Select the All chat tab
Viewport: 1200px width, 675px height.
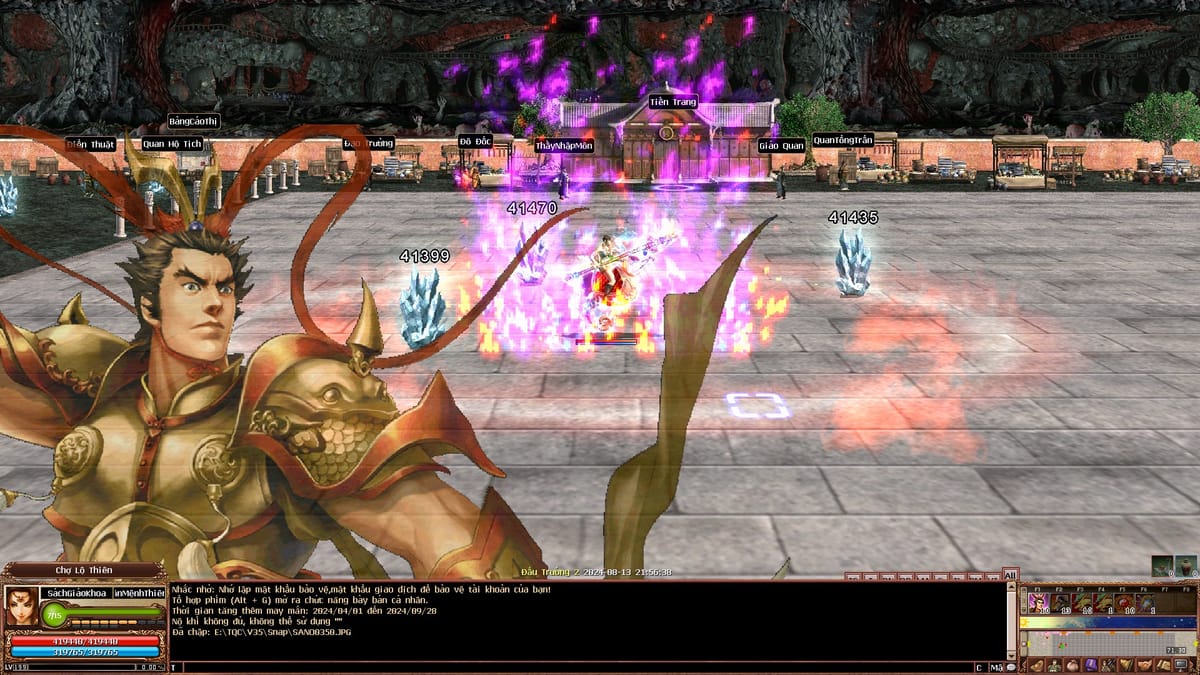point(1010,575)
